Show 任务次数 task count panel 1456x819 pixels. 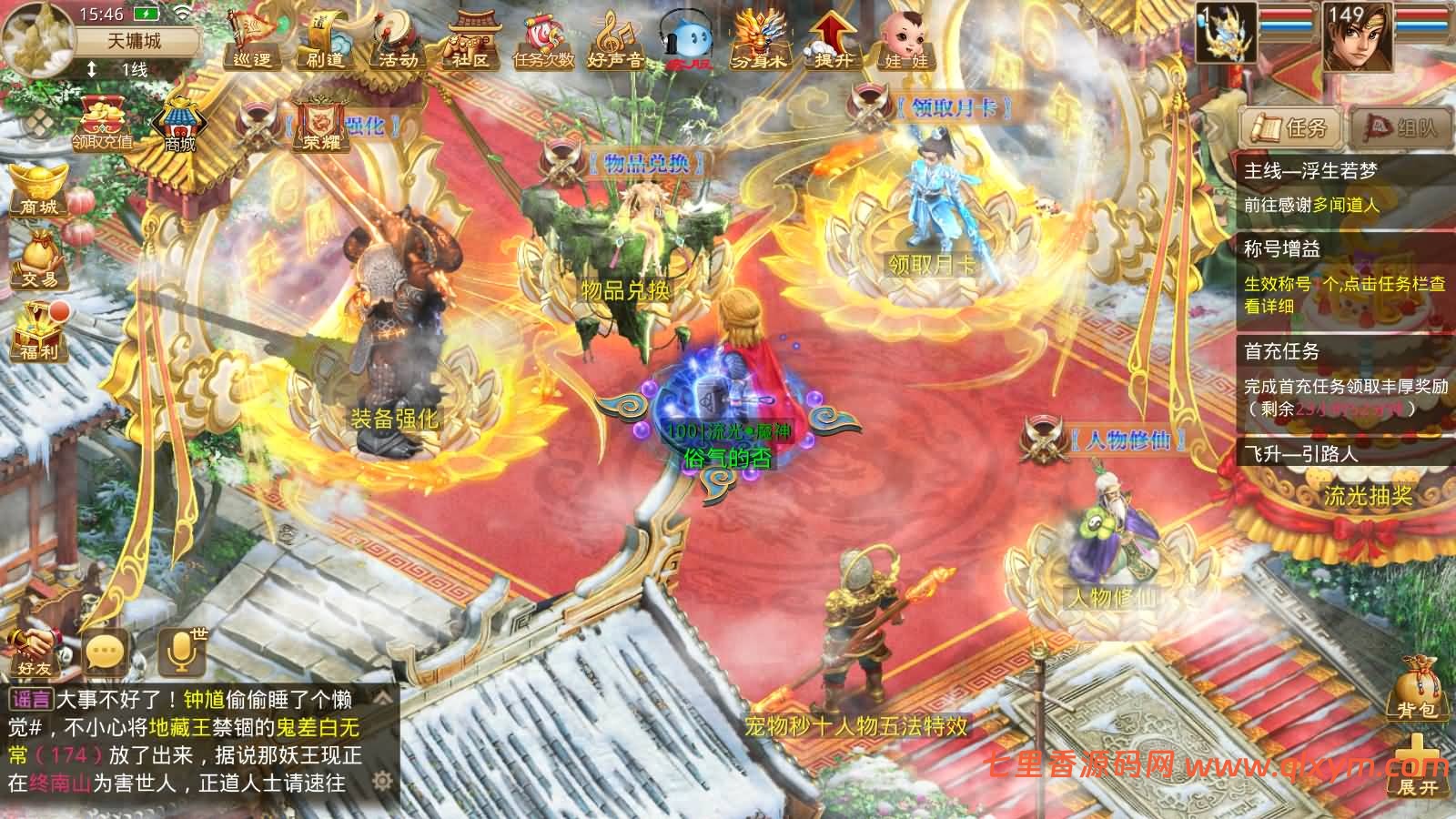(x=543, y=42)
